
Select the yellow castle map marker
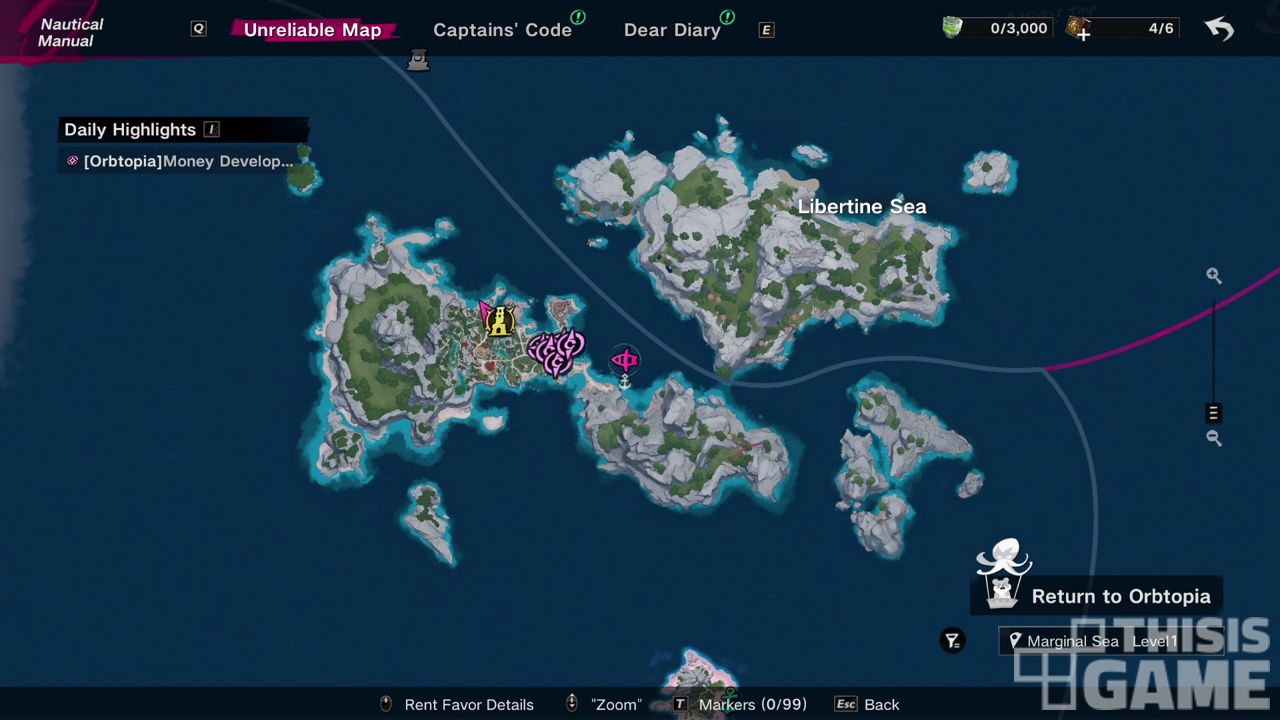tap(500, 321)
